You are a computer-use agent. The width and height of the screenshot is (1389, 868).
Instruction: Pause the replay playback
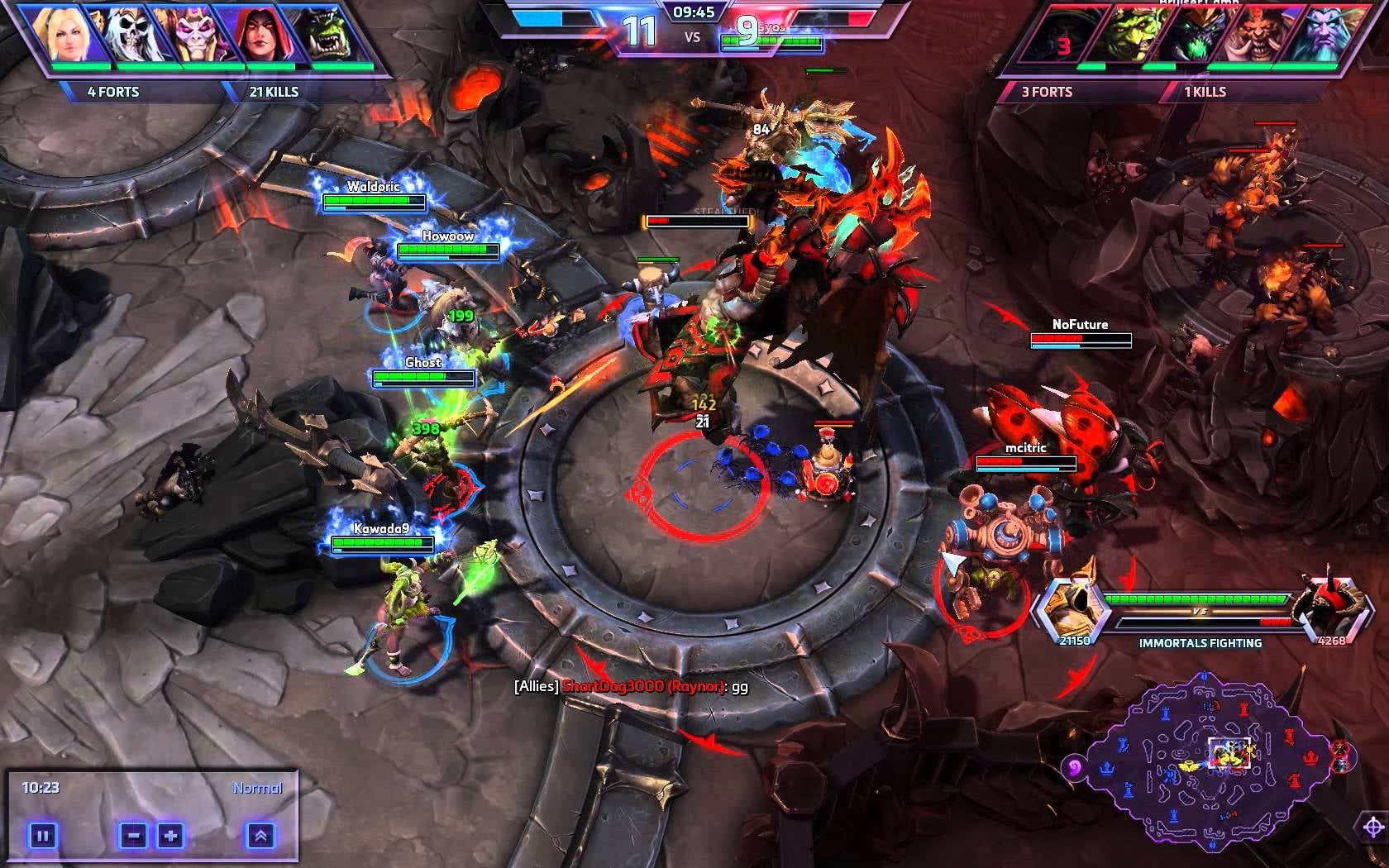pyautogui.click(x=42, y=836)
